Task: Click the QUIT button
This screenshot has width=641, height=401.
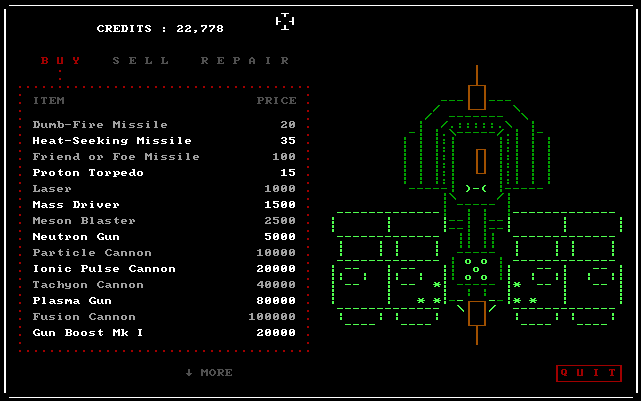Action: 589,373
